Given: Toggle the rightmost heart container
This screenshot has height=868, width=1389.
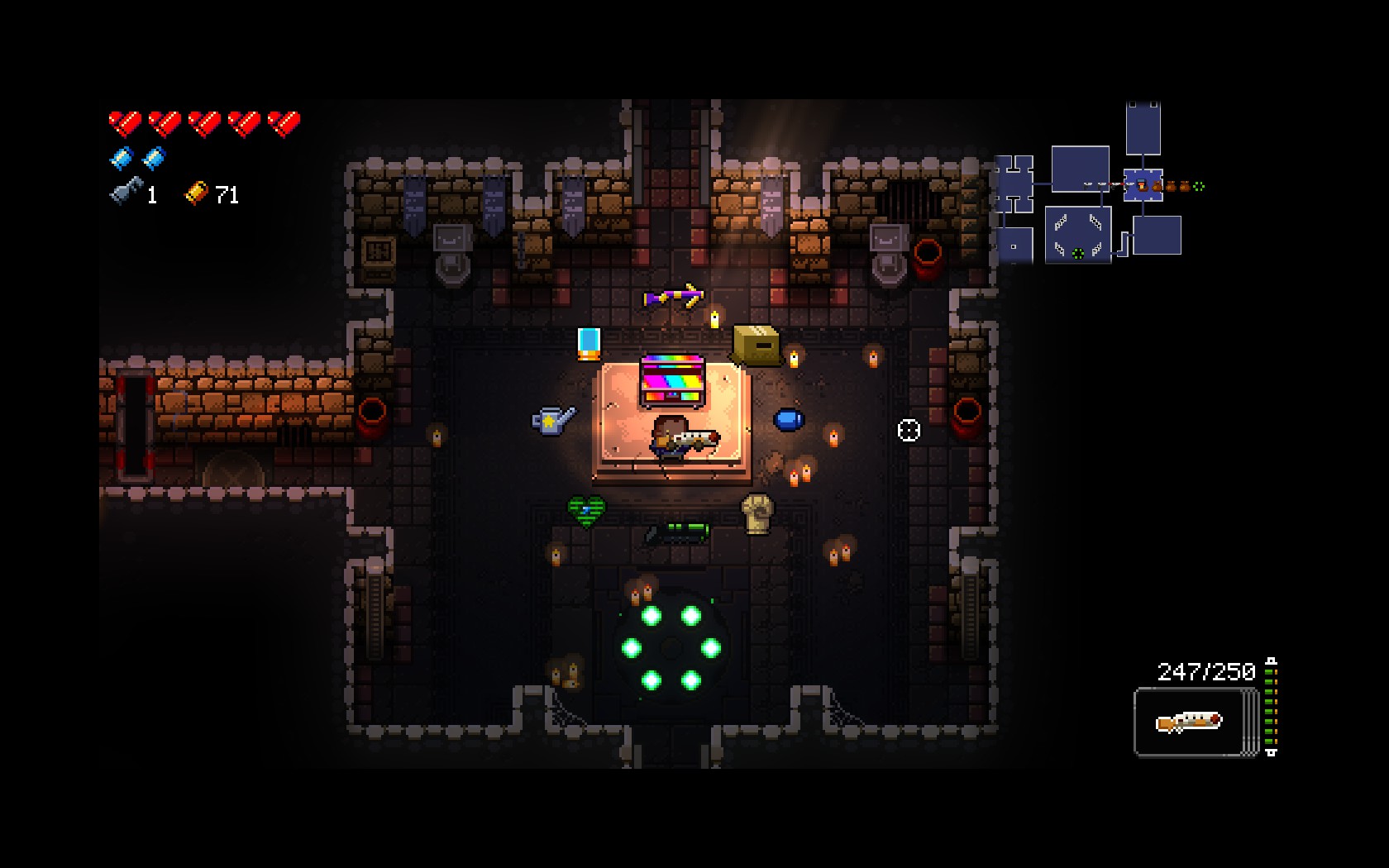Looking at the screenshot, I should [x=284, y=122].
